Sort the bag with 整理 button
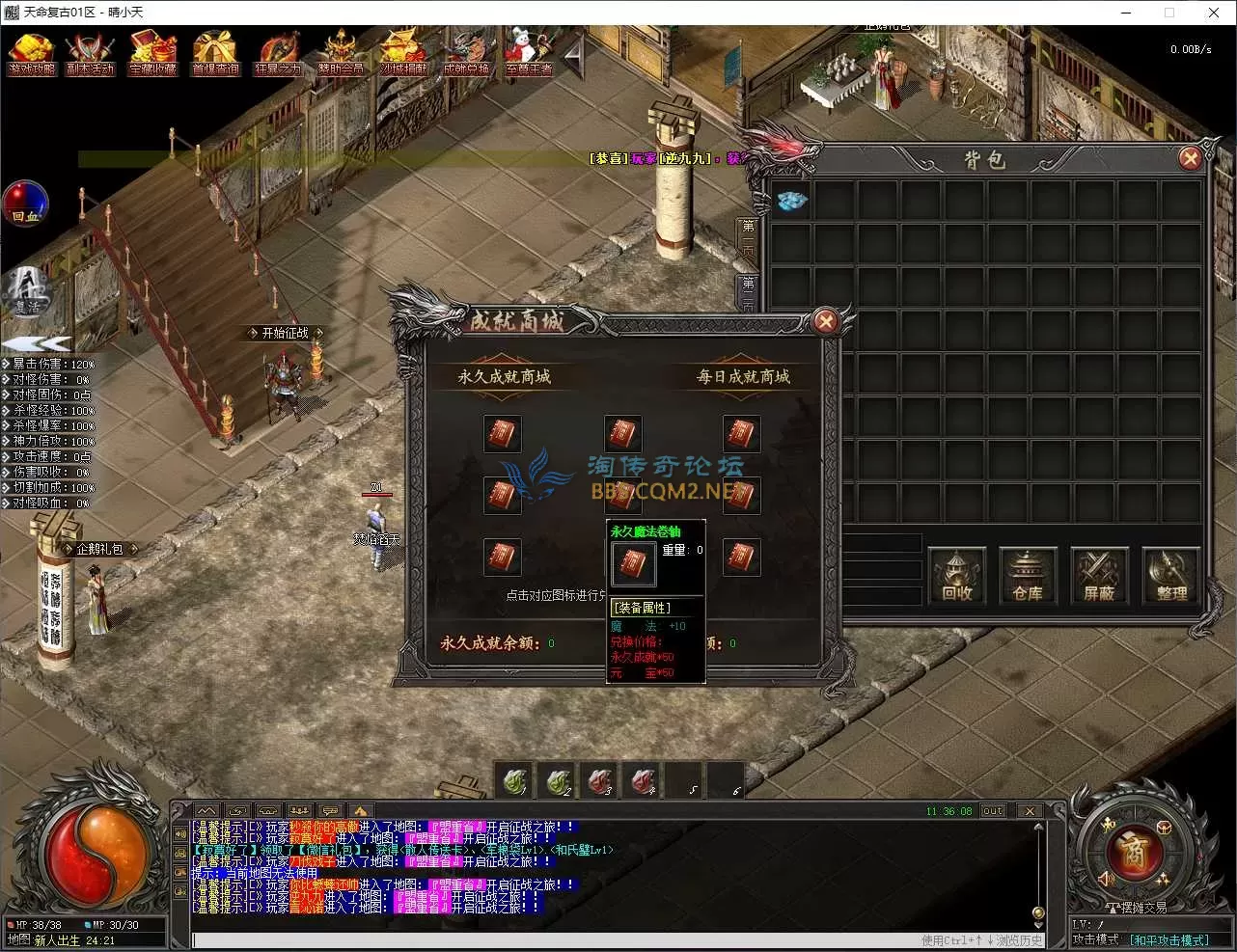This screenshot has width=1237, height=952. (x=1170, y=576)
